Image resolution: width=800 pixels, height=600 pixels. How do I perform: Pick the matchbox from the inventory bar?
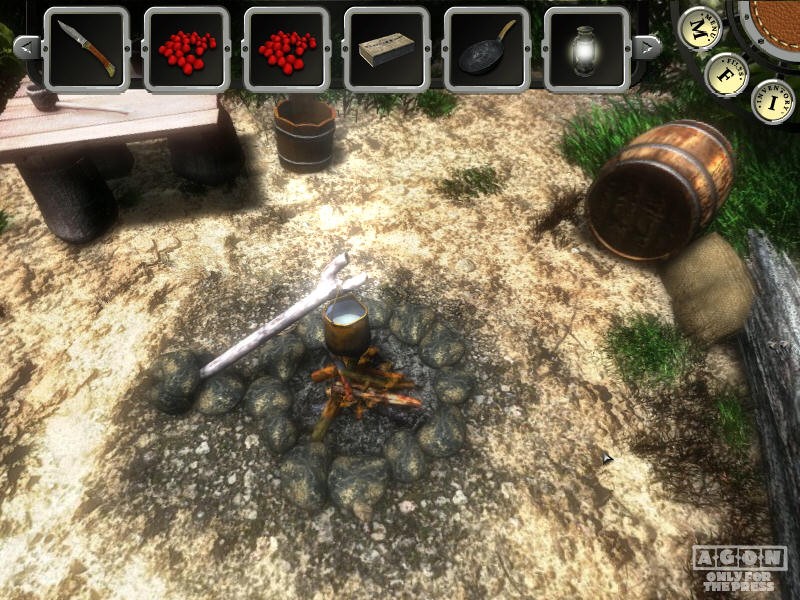pos(386,49)
